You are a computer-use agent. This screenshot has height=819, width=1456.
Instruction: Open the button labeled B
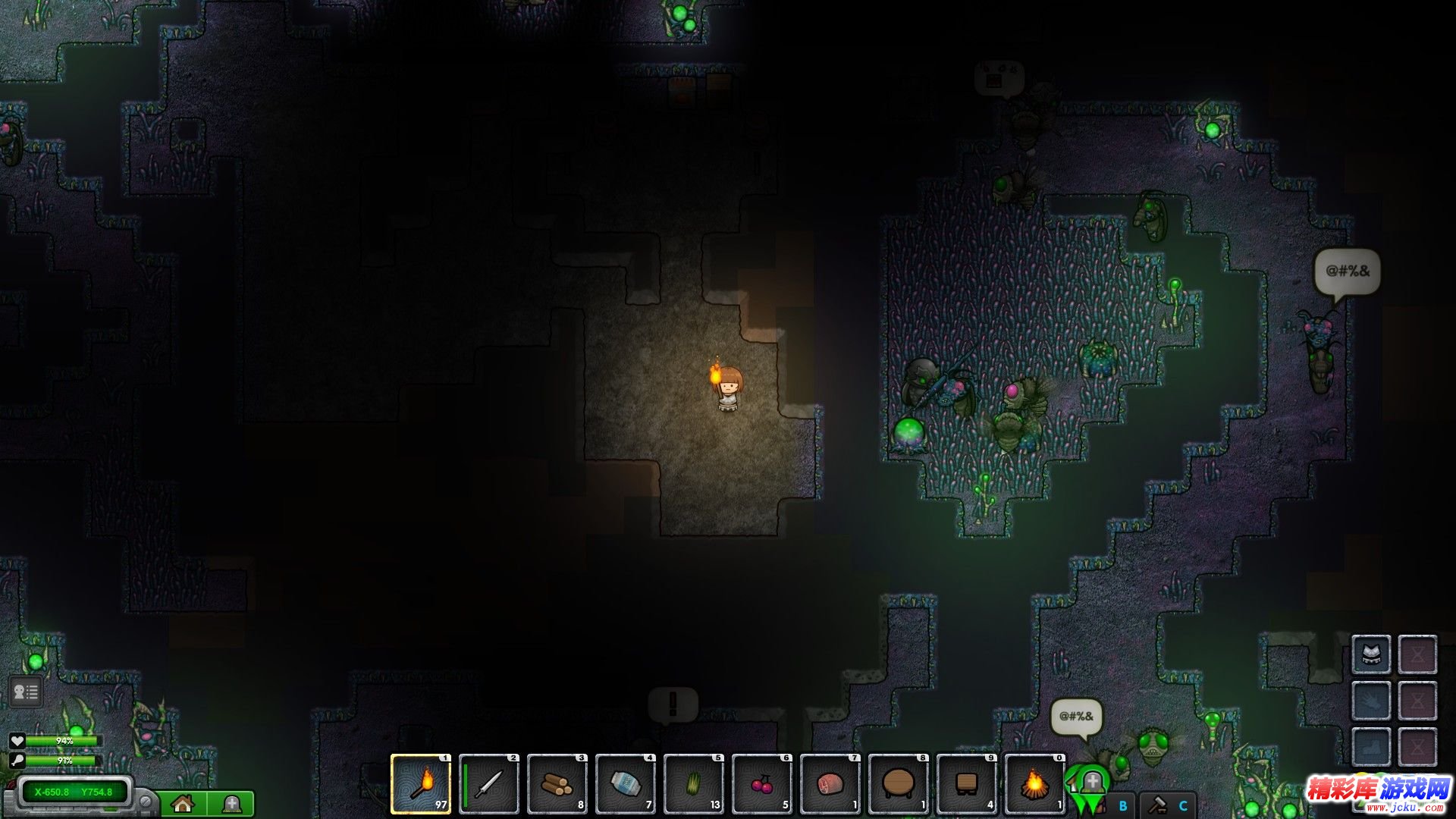1123,805
